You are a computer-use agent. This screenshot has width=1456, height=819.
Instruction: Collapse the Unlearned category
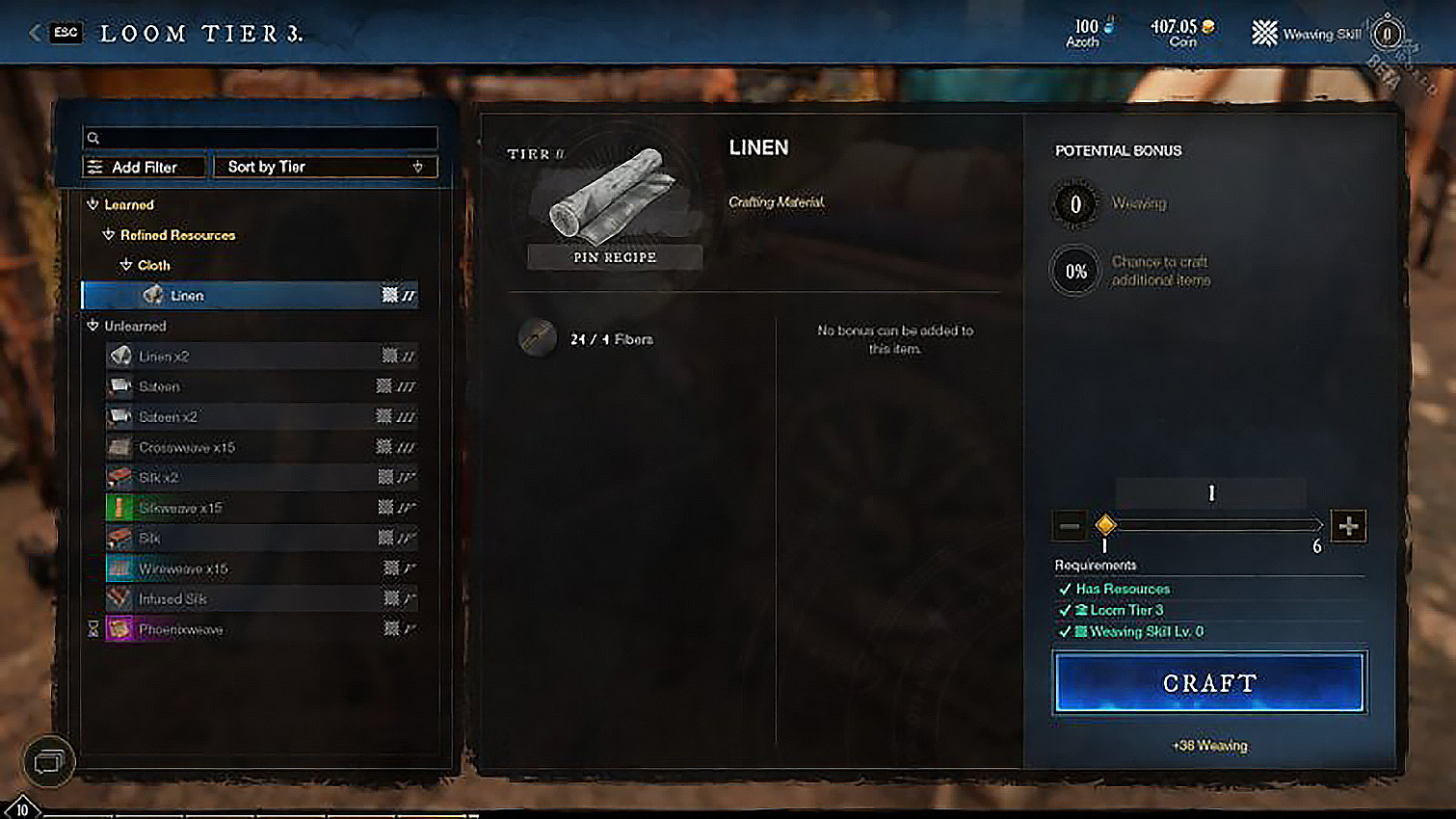[93, 326]
